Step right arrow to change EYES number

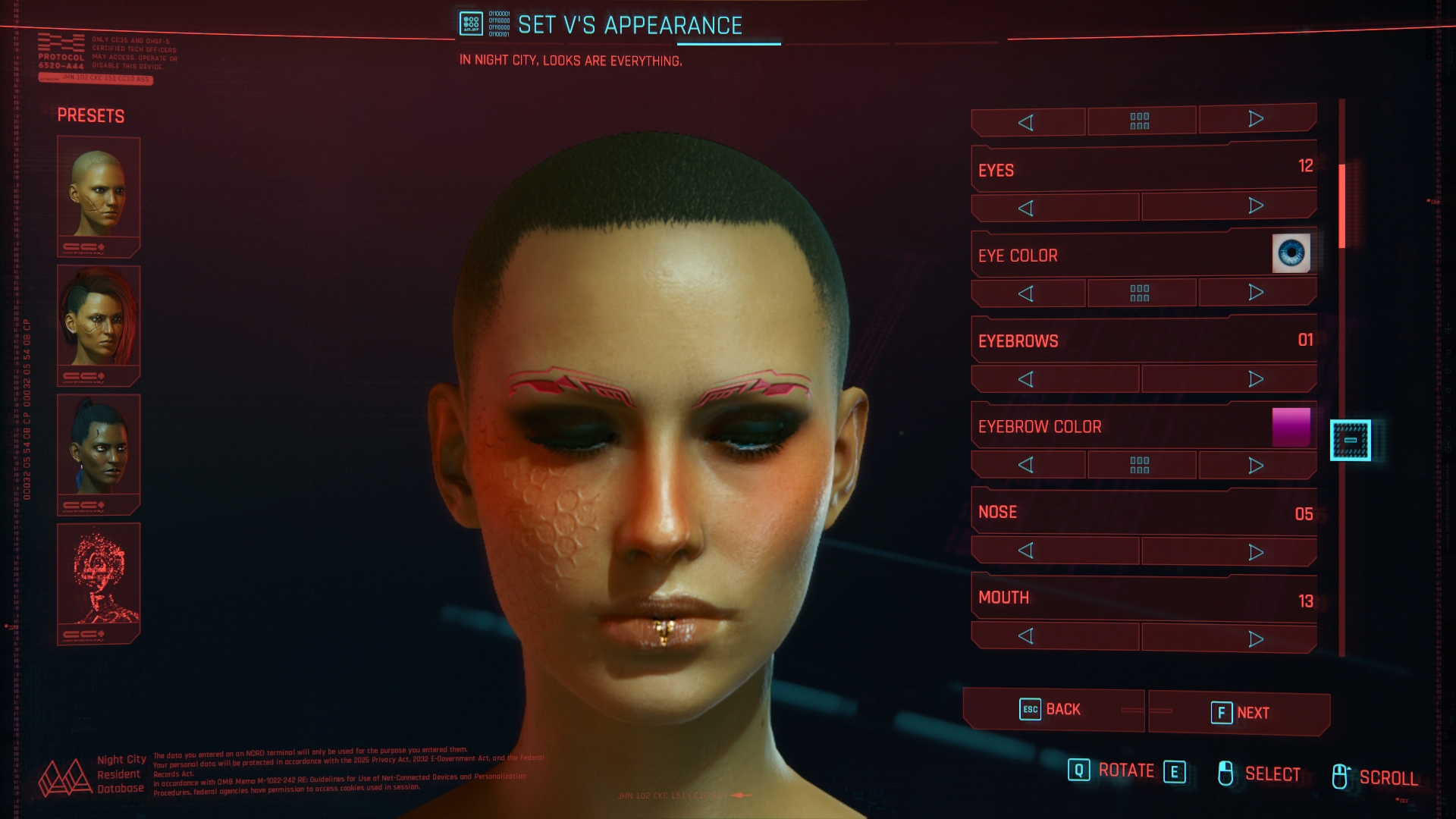pyautogui.click(x=1256, y=205)
